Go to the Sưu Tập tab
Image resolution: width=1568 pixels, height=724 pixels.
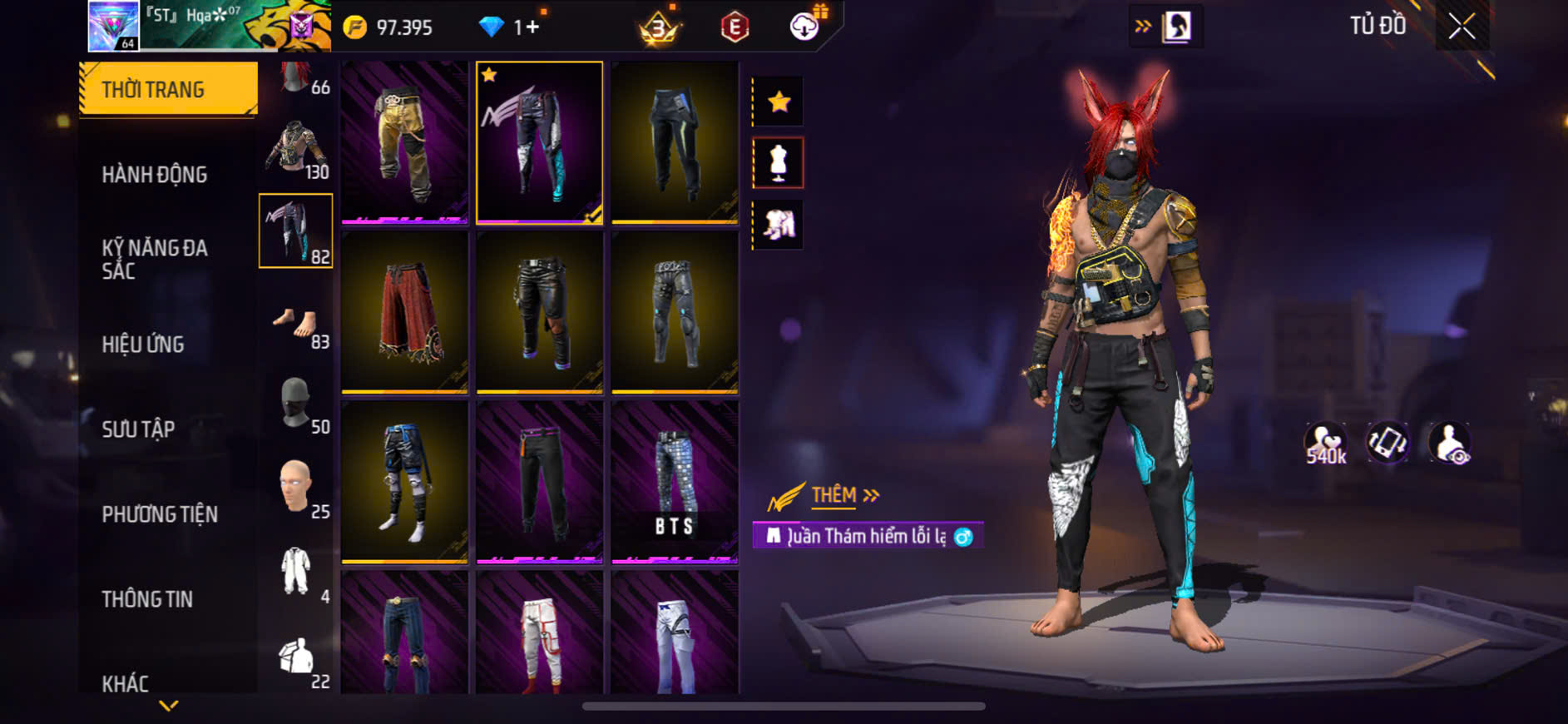[x=138, y=429]
